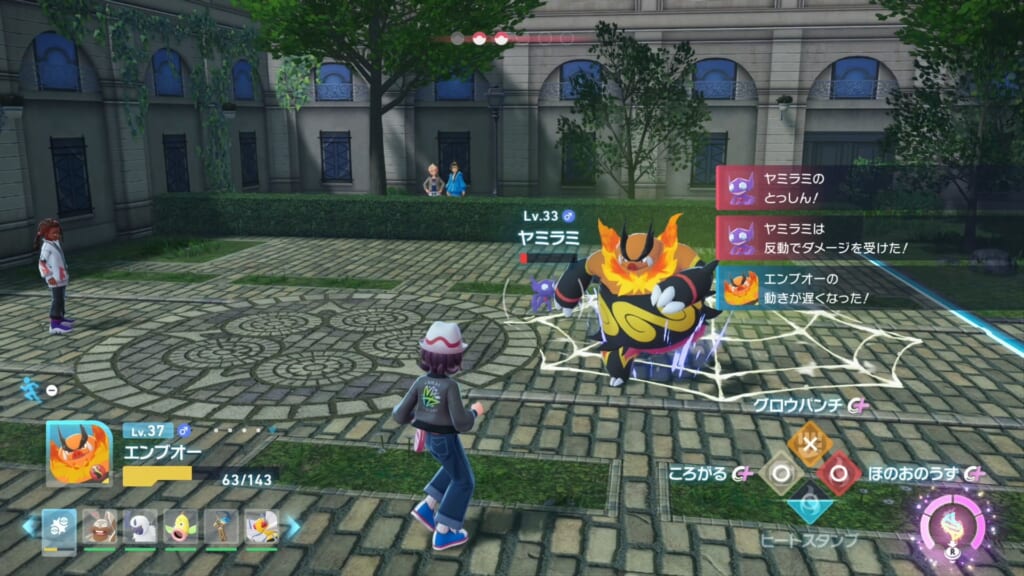Image resolution: width=1024 pixels, height=576 pixels.
Task: Use the Power-Up Punch orange move diamond
Action: pyautogui.click(x=807, y=443)
